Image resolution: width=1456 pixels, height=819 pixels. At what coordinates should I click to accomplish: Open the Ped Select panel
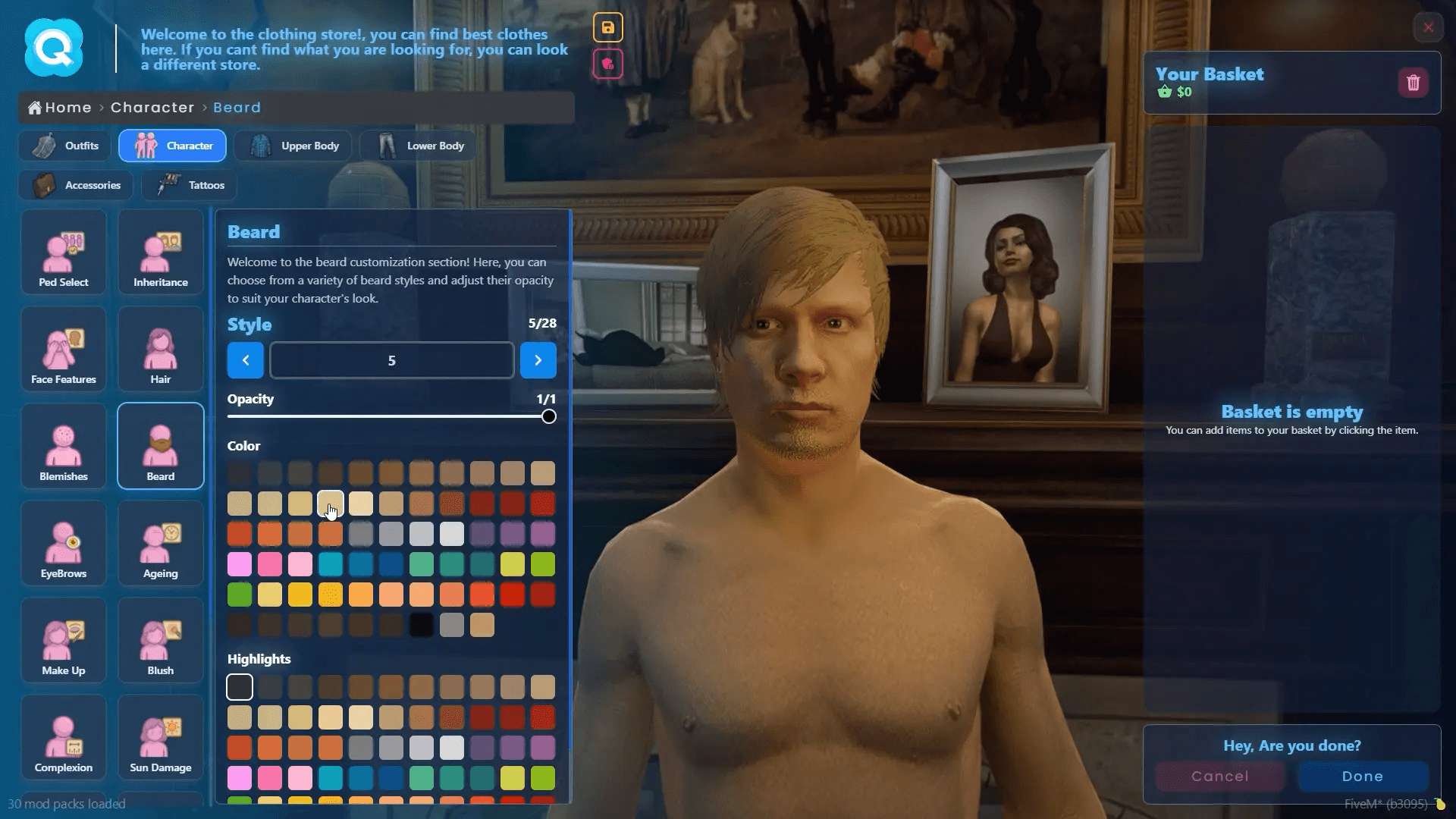pyautogui.click(x=64, y=252)
